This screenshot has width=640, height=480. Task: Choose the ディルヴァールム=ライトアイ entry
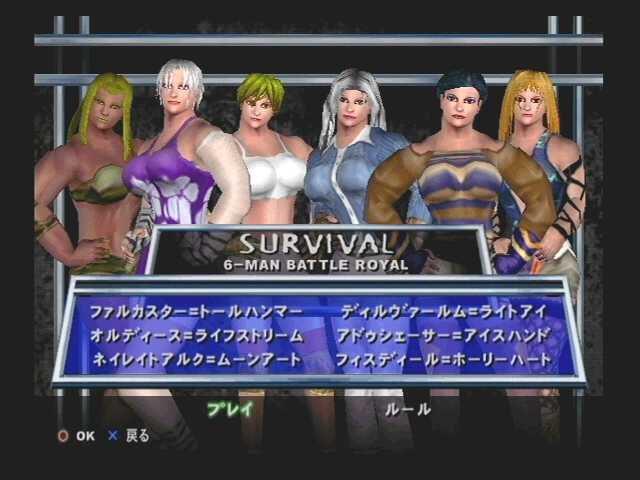point(443,312)
